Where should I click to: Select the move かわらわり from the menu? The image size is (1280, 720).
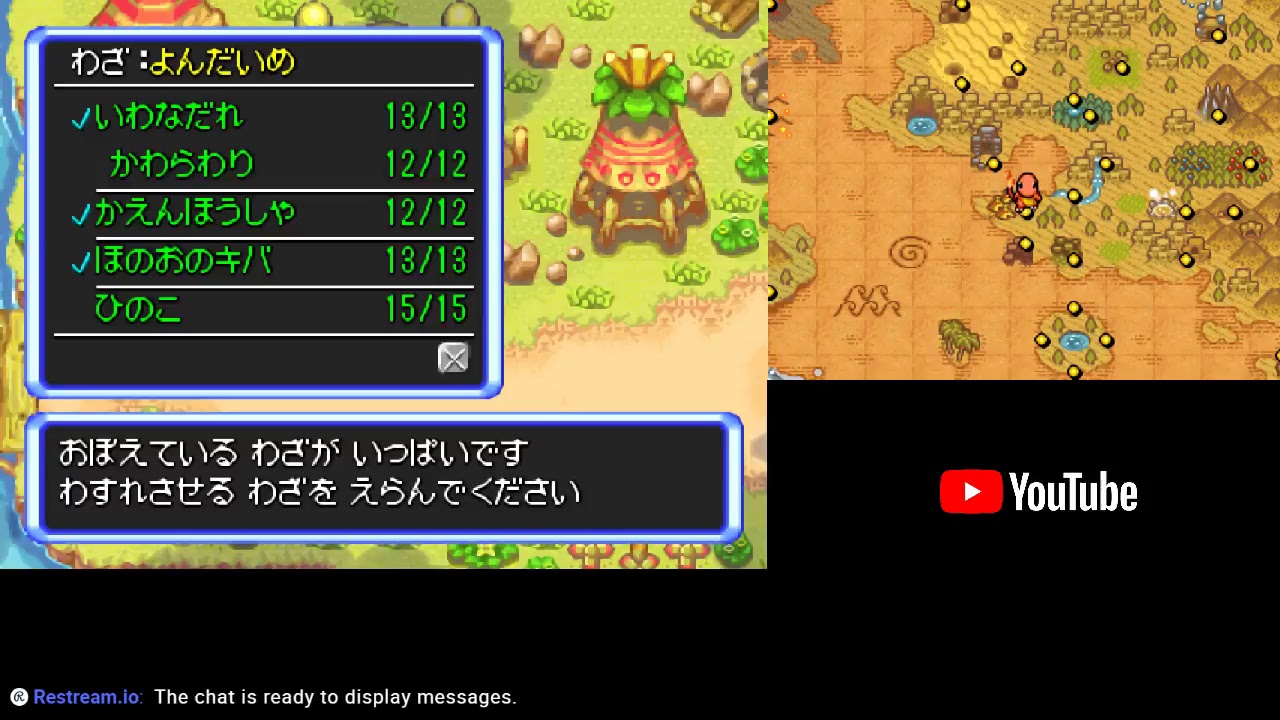point(180,165)
